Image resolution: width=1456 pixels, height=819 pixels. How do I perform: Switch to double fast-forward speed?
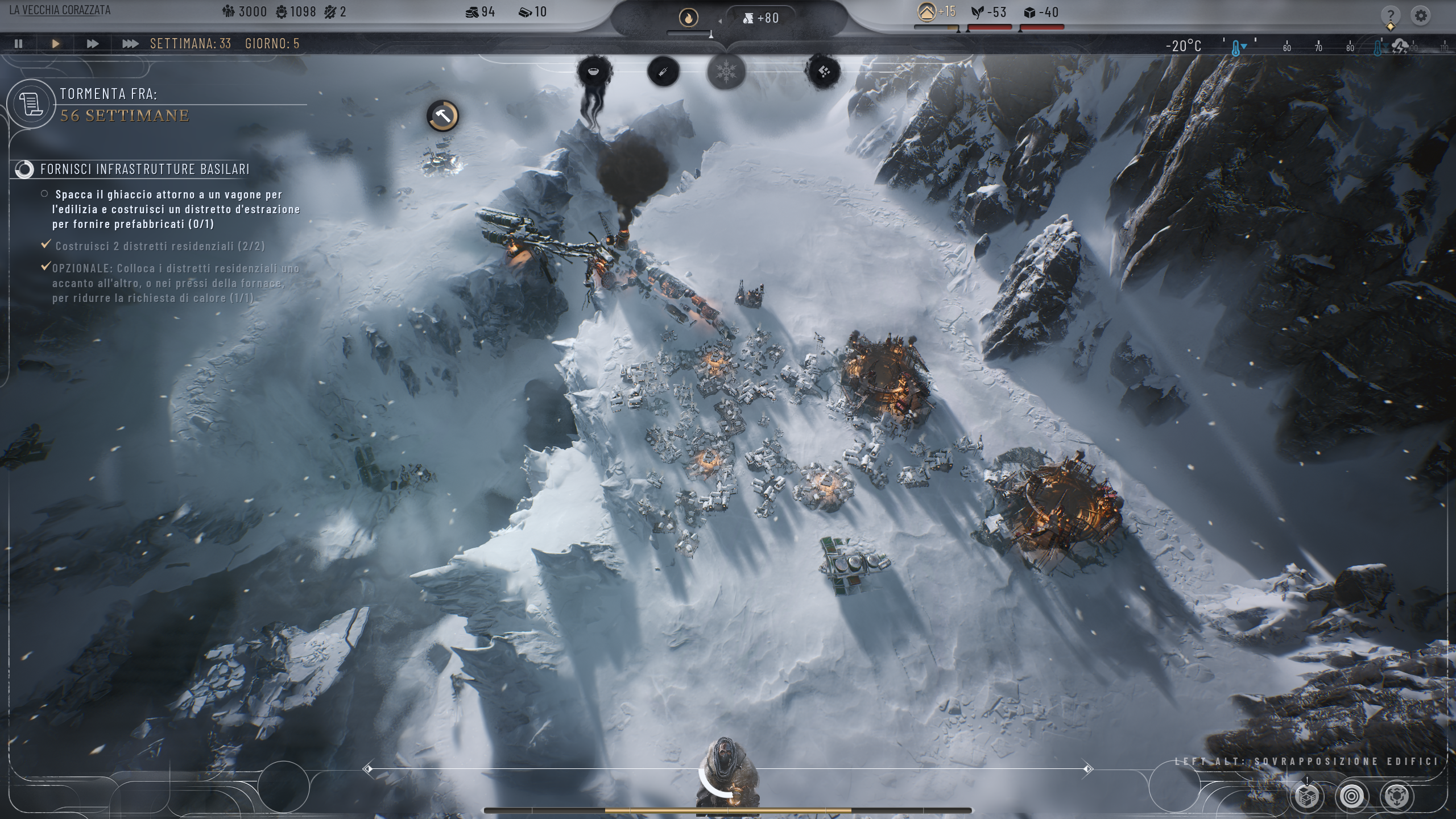coord(92,43)
